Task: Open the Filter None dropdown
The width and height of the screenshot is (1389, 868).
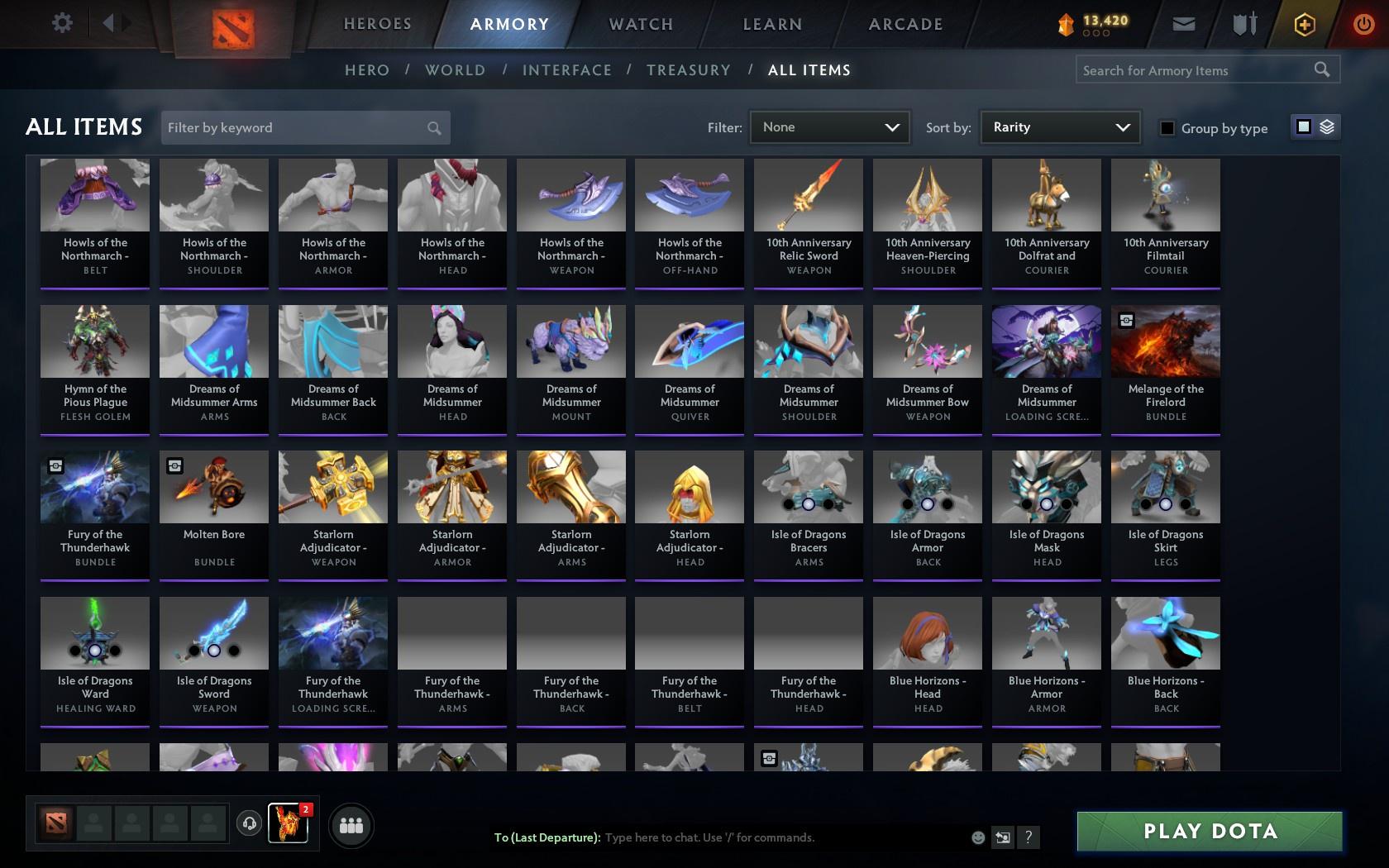Action: [x=828, y=127]
